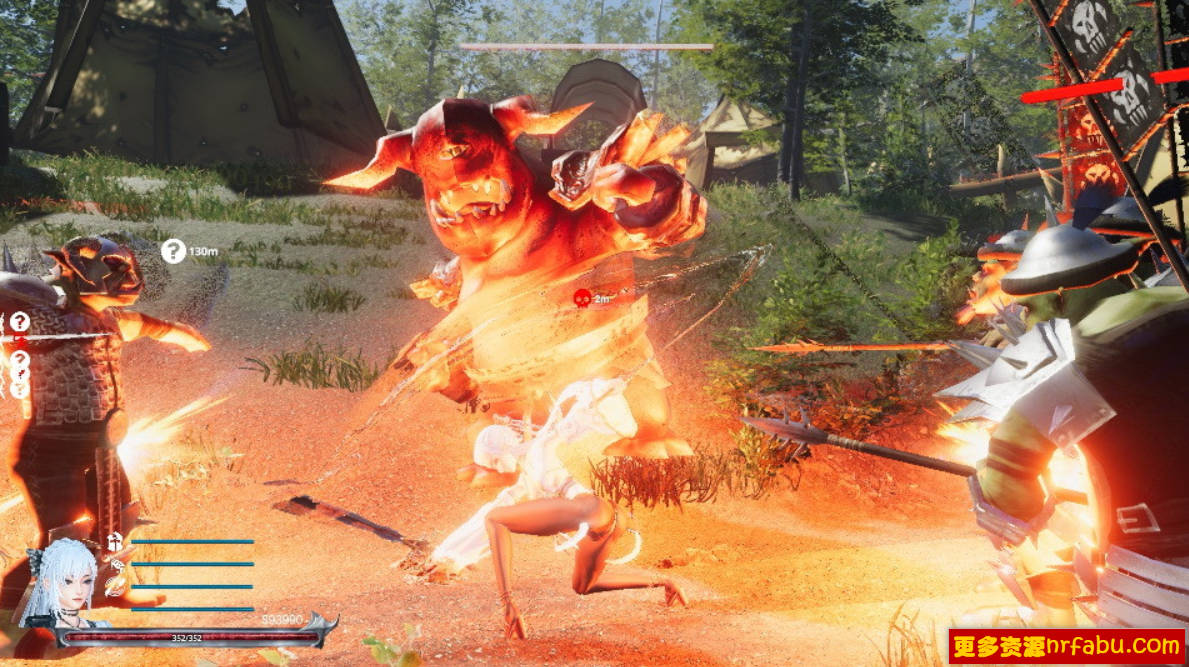This screenshot has width=1189, height=667.
Task: Select the red target marker labeled 2m
Action: pos(580,297)
